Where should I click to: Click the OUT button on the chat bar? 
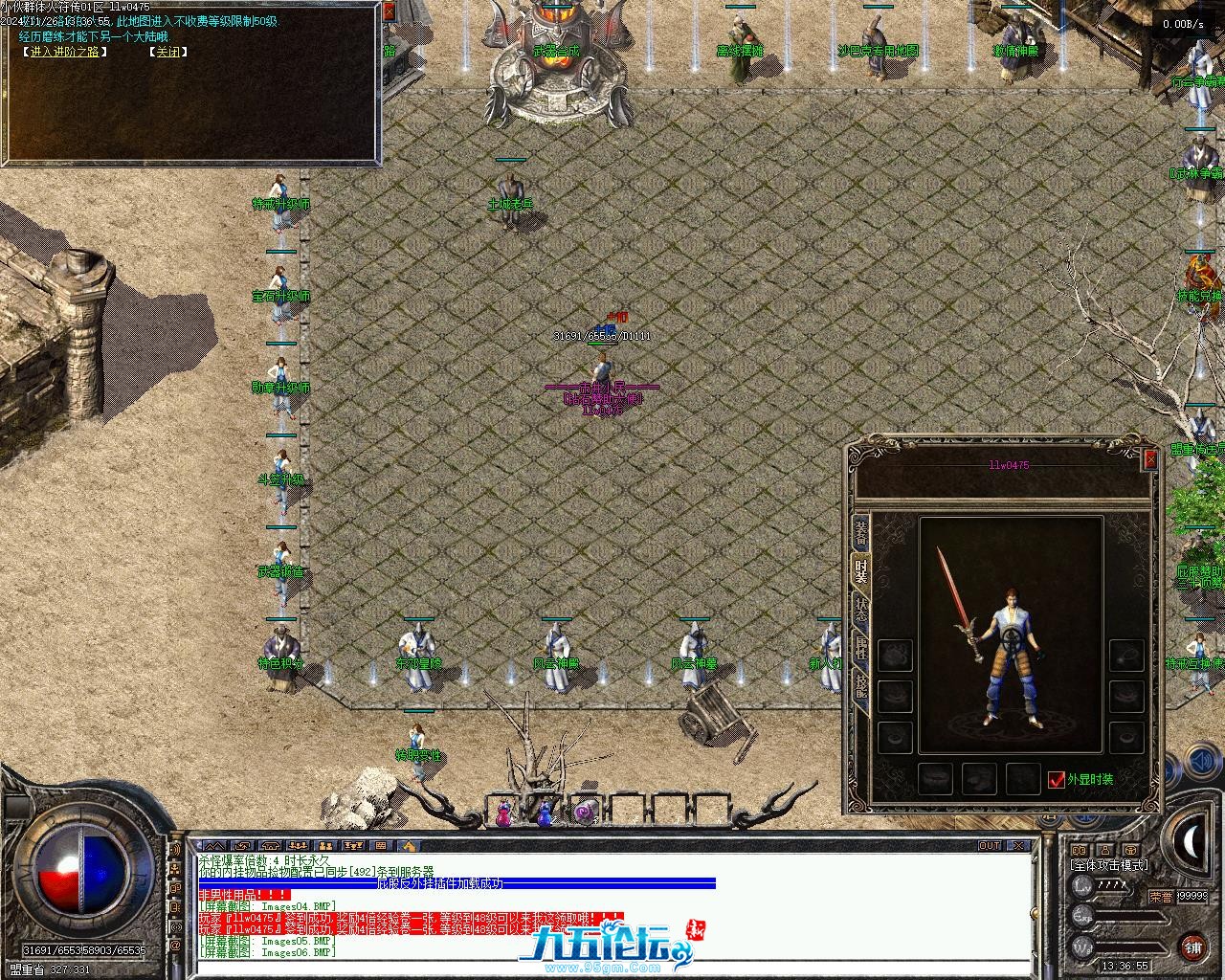990,846
